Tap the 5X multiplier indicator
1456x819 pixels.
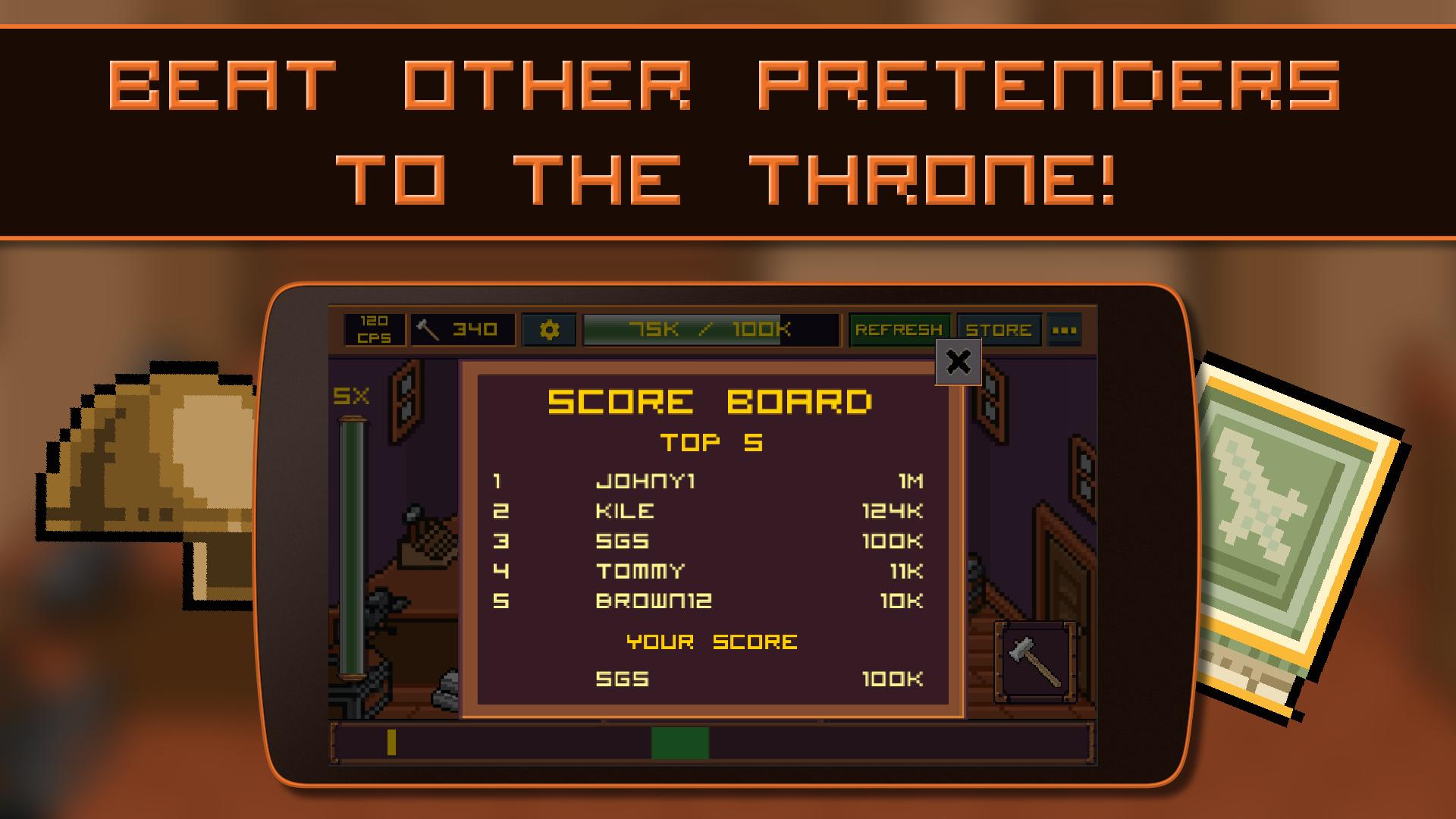tap(353, 394)
